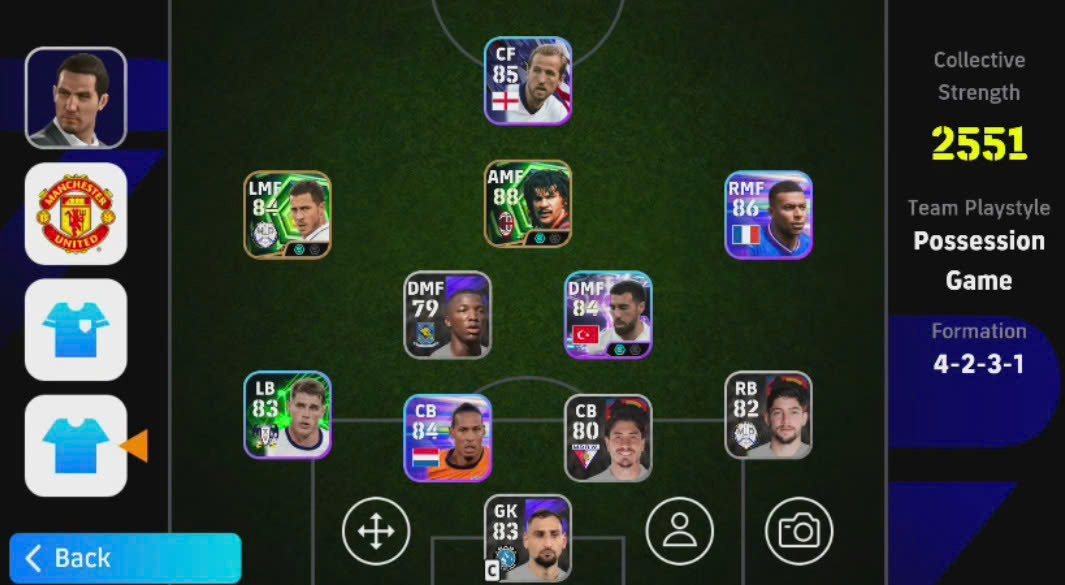Select the DMF 84 player card
This screenshot has width=1065, height=585.
tap(608, 315)
